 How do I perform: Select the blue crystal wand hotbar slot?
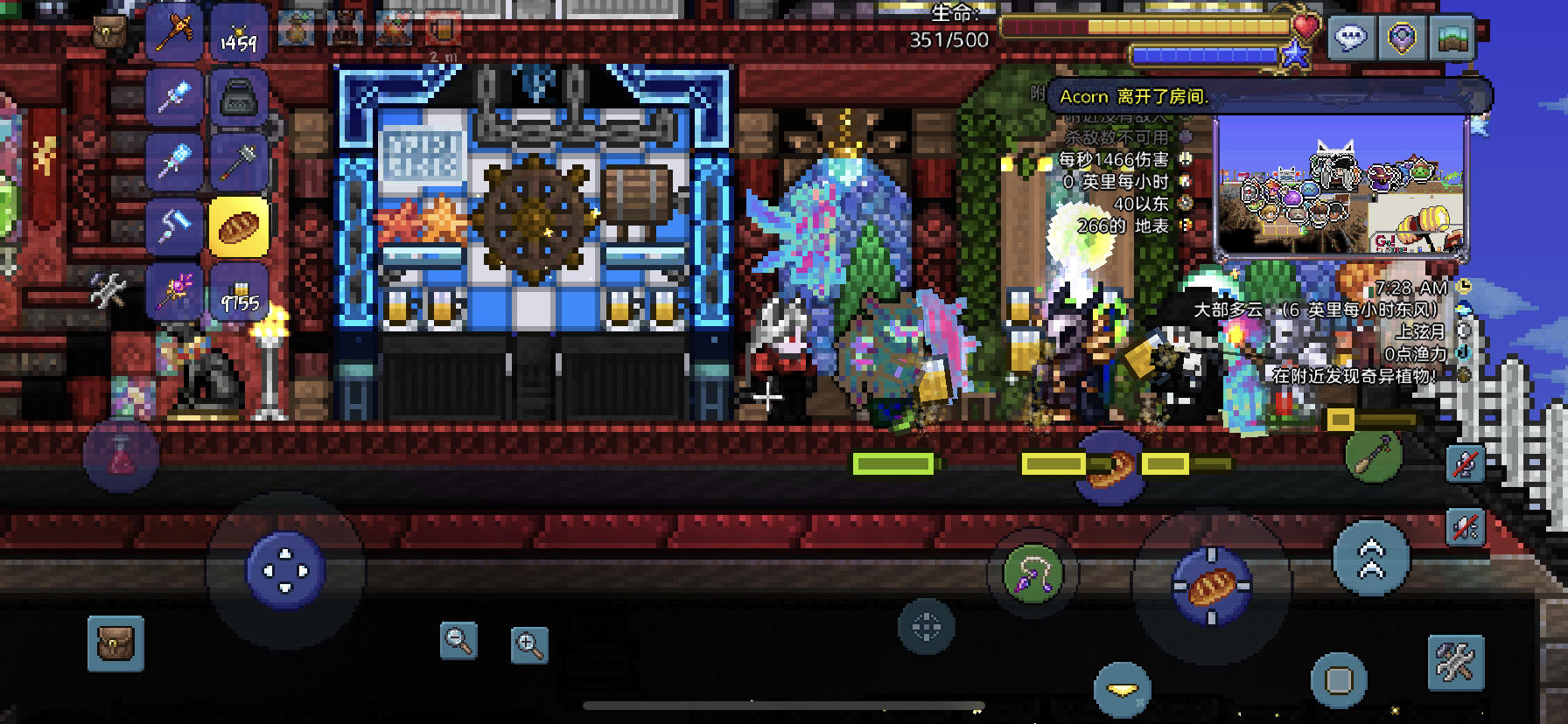(x=174, y=96)
